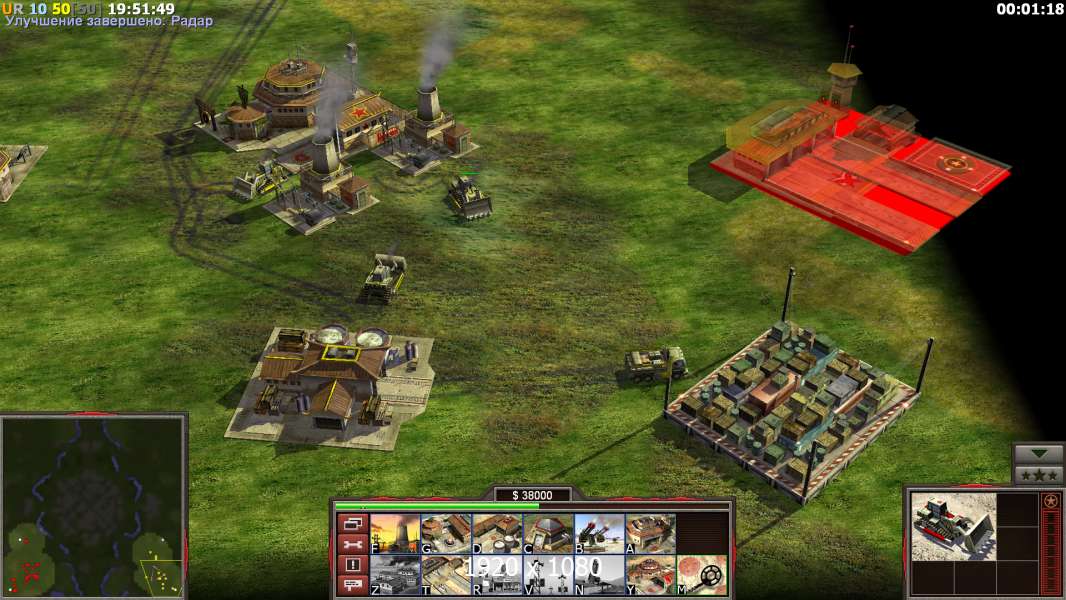Choose the barracks build icon marked G

[x=446, y=534]
